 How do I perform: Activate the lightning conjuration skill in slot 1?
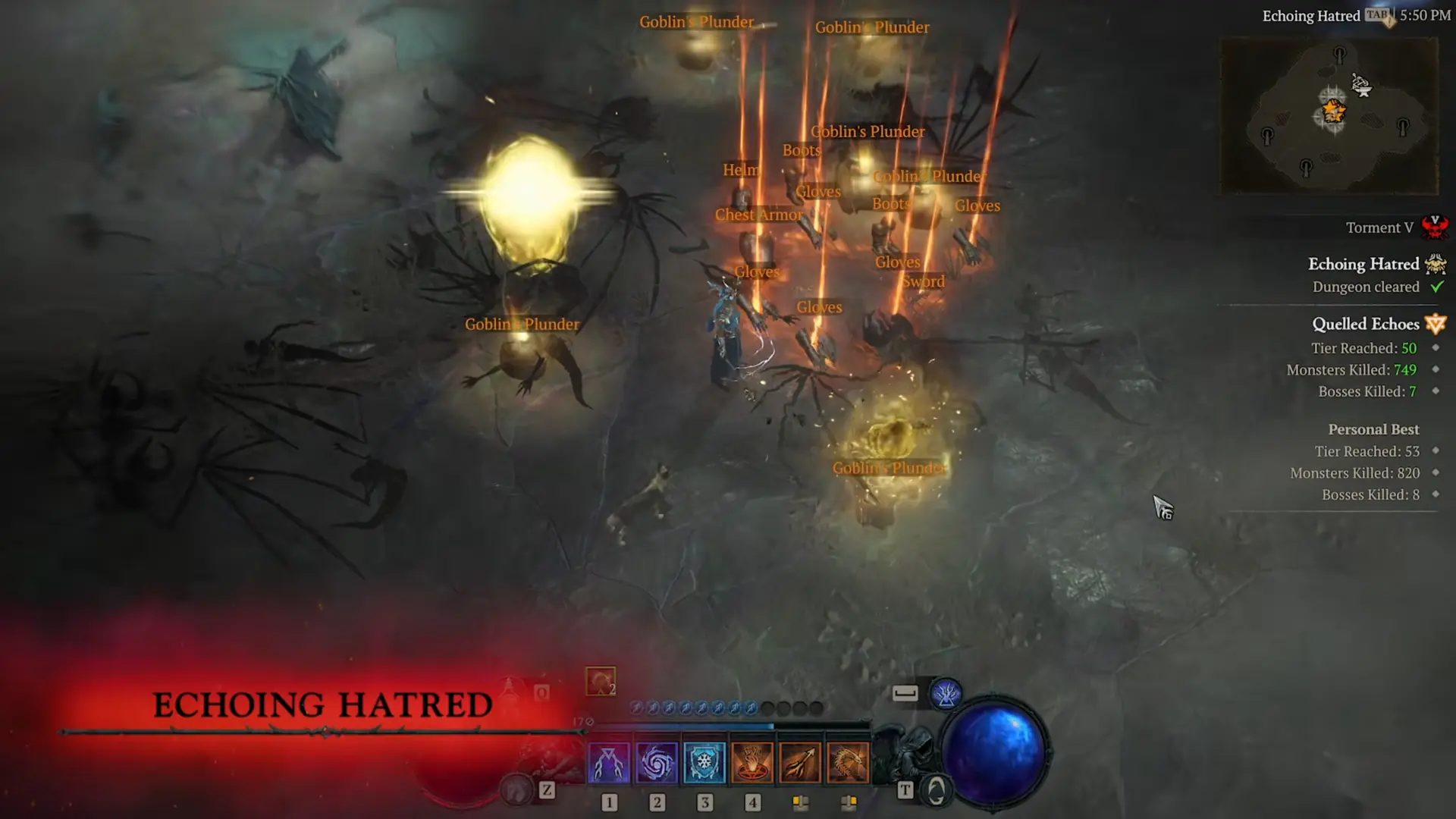pos(609,762)
